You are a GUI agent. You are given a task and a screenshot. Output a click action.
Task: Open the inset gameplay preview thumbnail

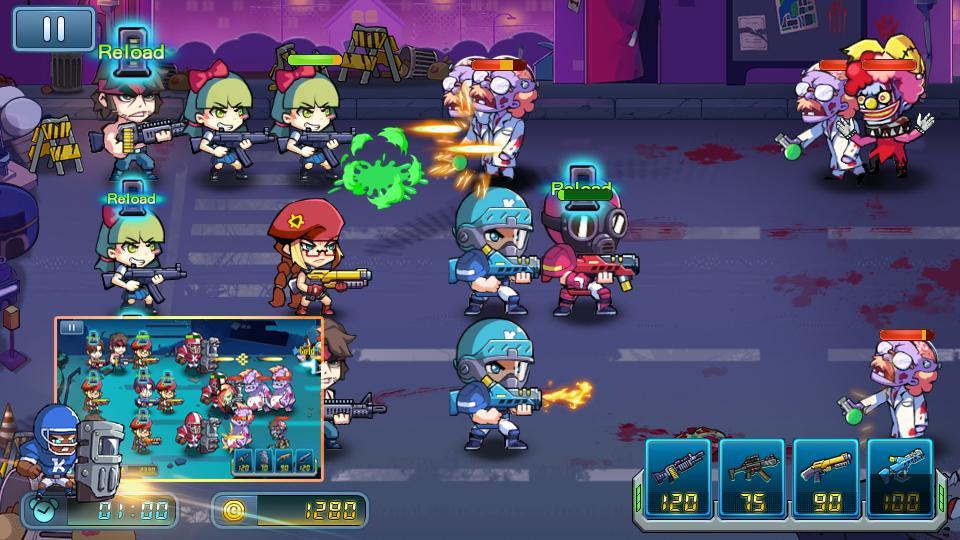[x=188, y=397]
